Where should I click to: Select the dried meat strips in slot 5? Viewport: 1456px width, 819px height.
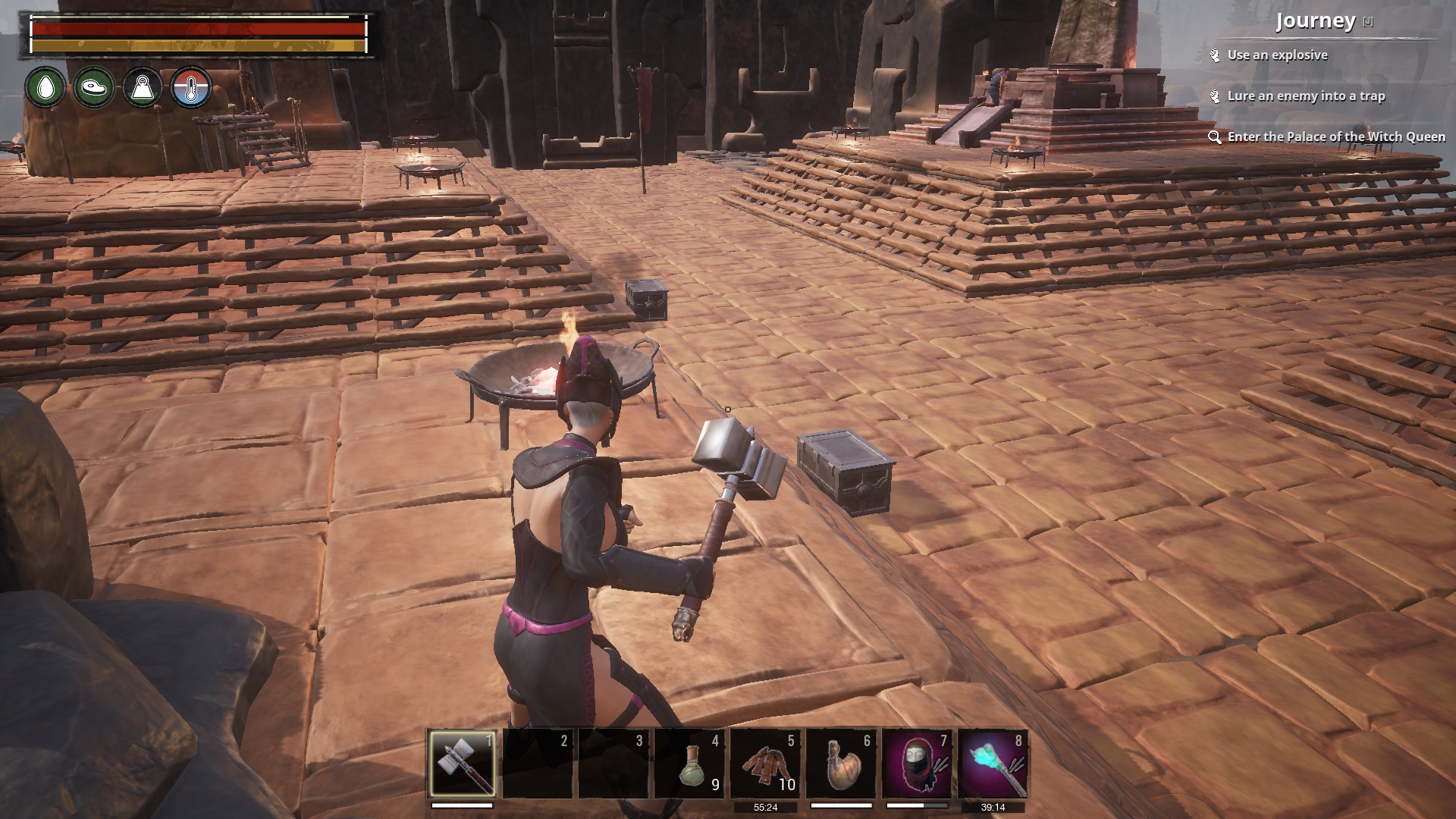pyautogui.click(x=765, y=763)
